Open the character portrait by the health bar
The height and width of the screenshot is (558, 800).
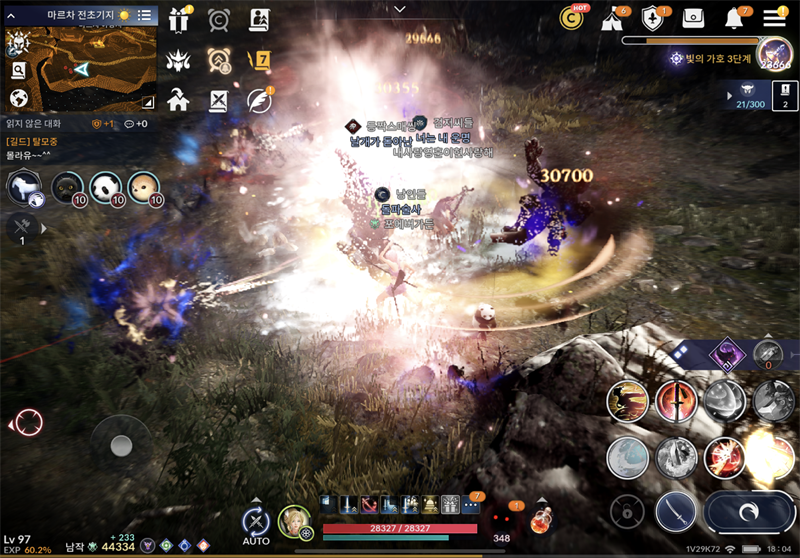[294, 520]
